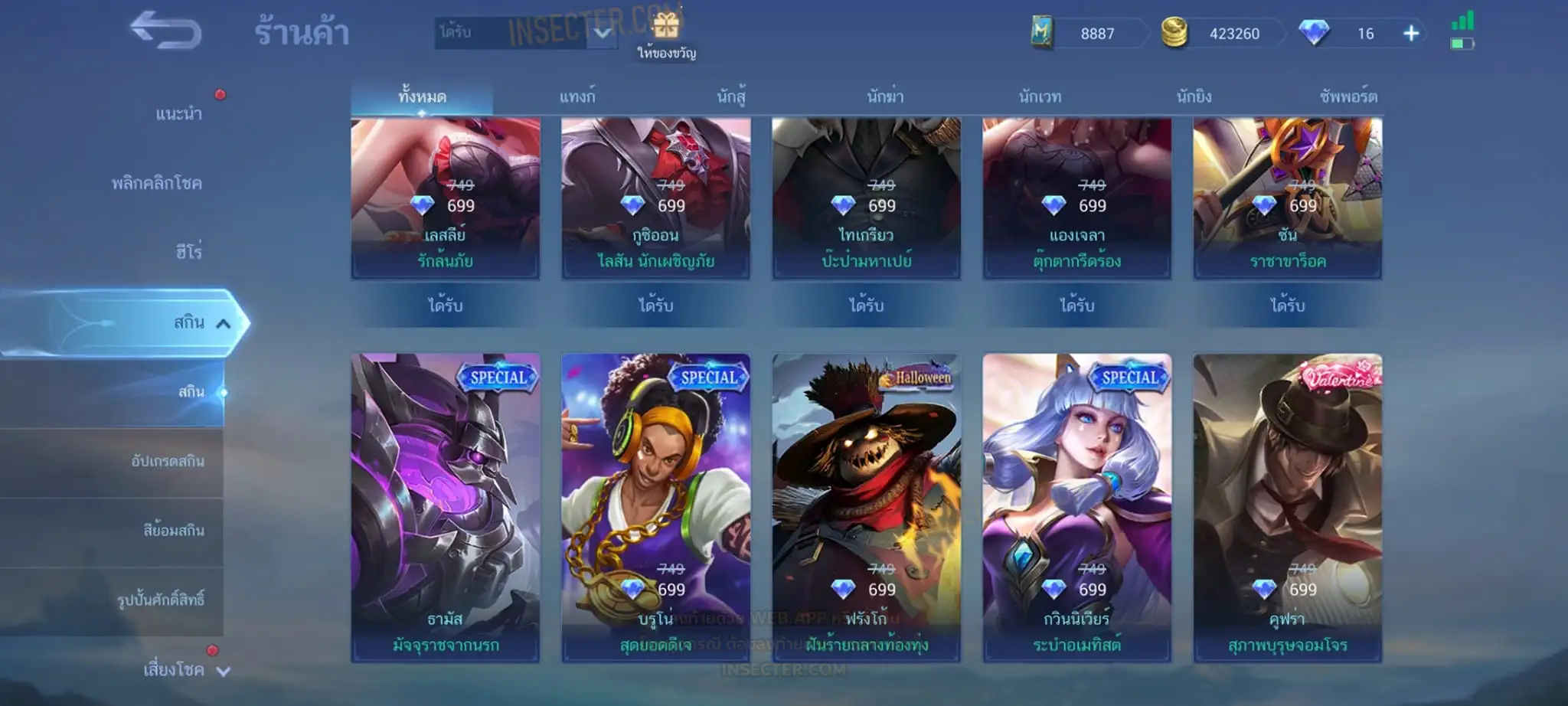Switch to the นักฆ่า tab

pyautogui.click(x=885, y=97)
